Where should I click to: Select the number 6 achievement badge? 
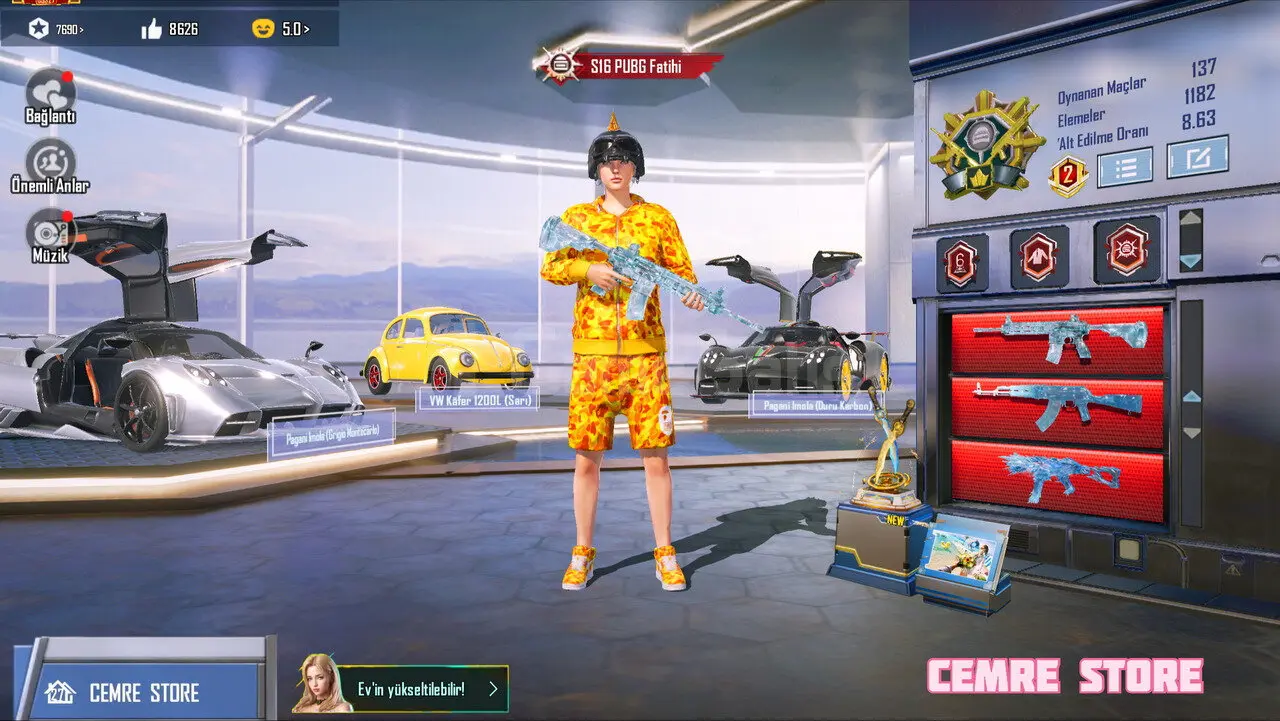(962, 262)
